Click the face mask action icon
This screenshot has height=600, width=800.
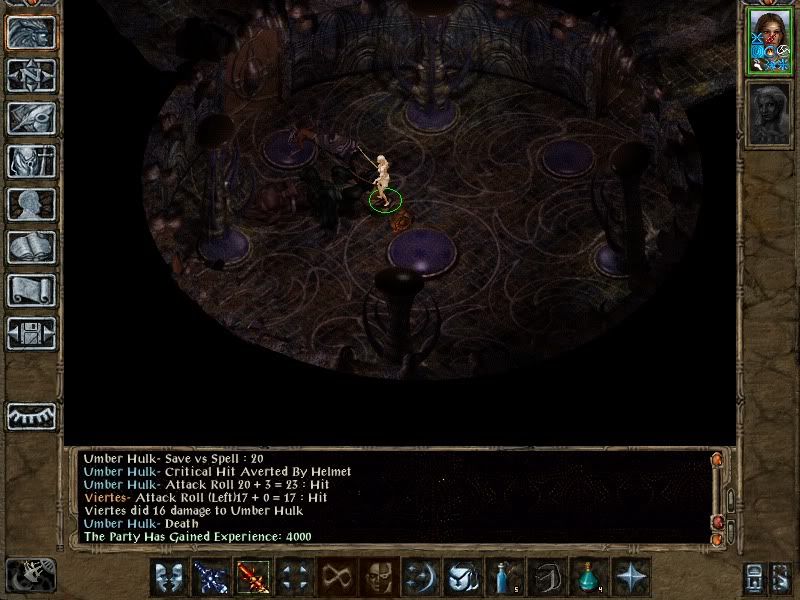(378, 577)
